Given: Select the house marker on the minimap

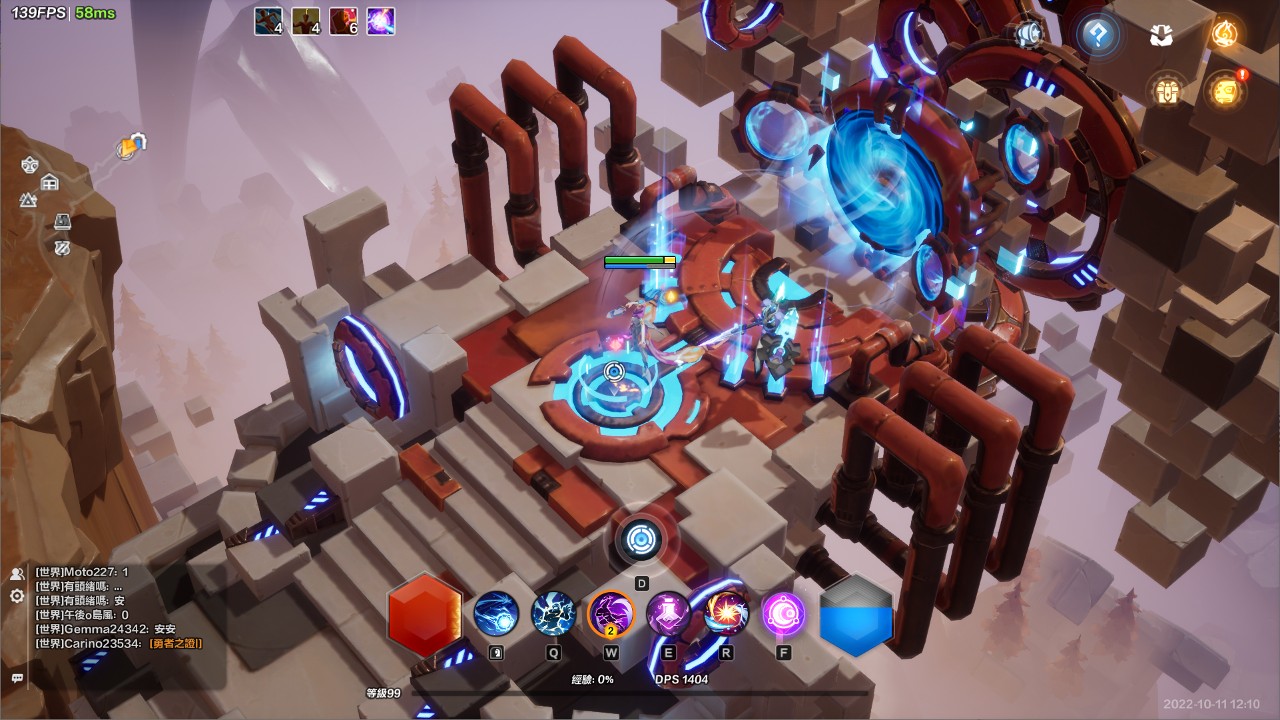Looking at the screenshot, I should [x=50, y=182].
